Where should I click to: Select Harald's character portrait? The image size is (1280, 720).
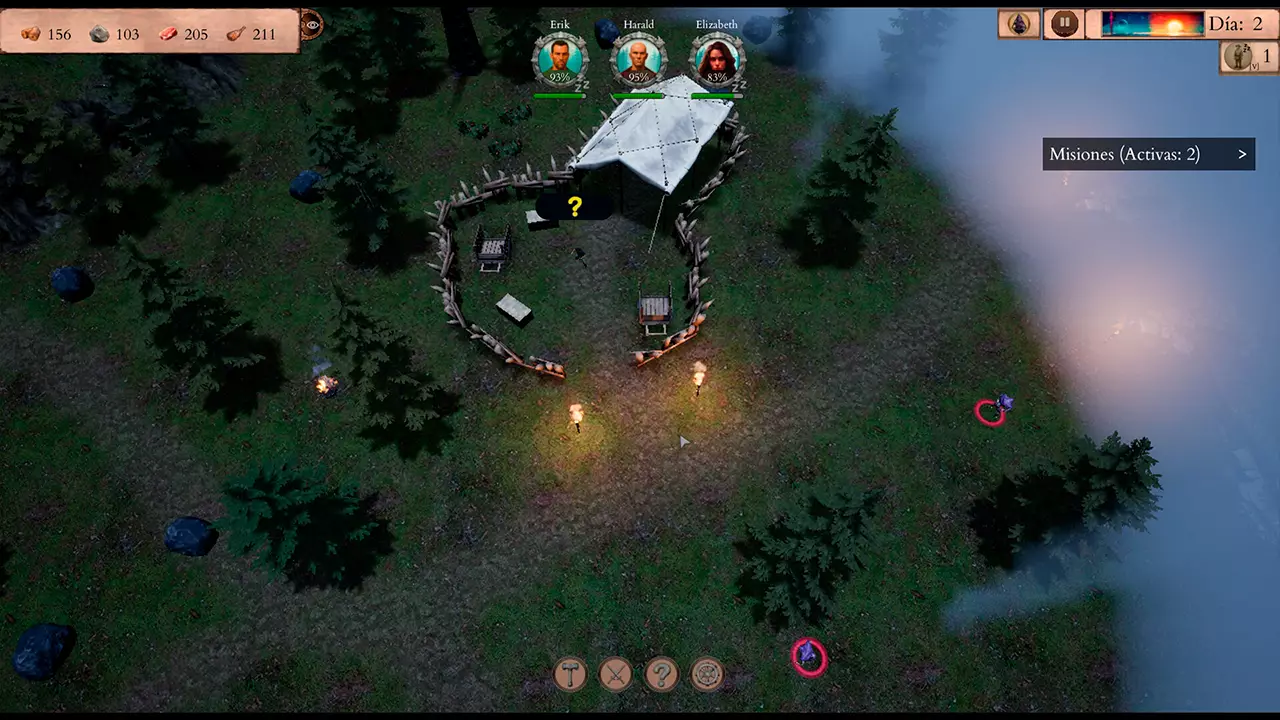point(638,60)
